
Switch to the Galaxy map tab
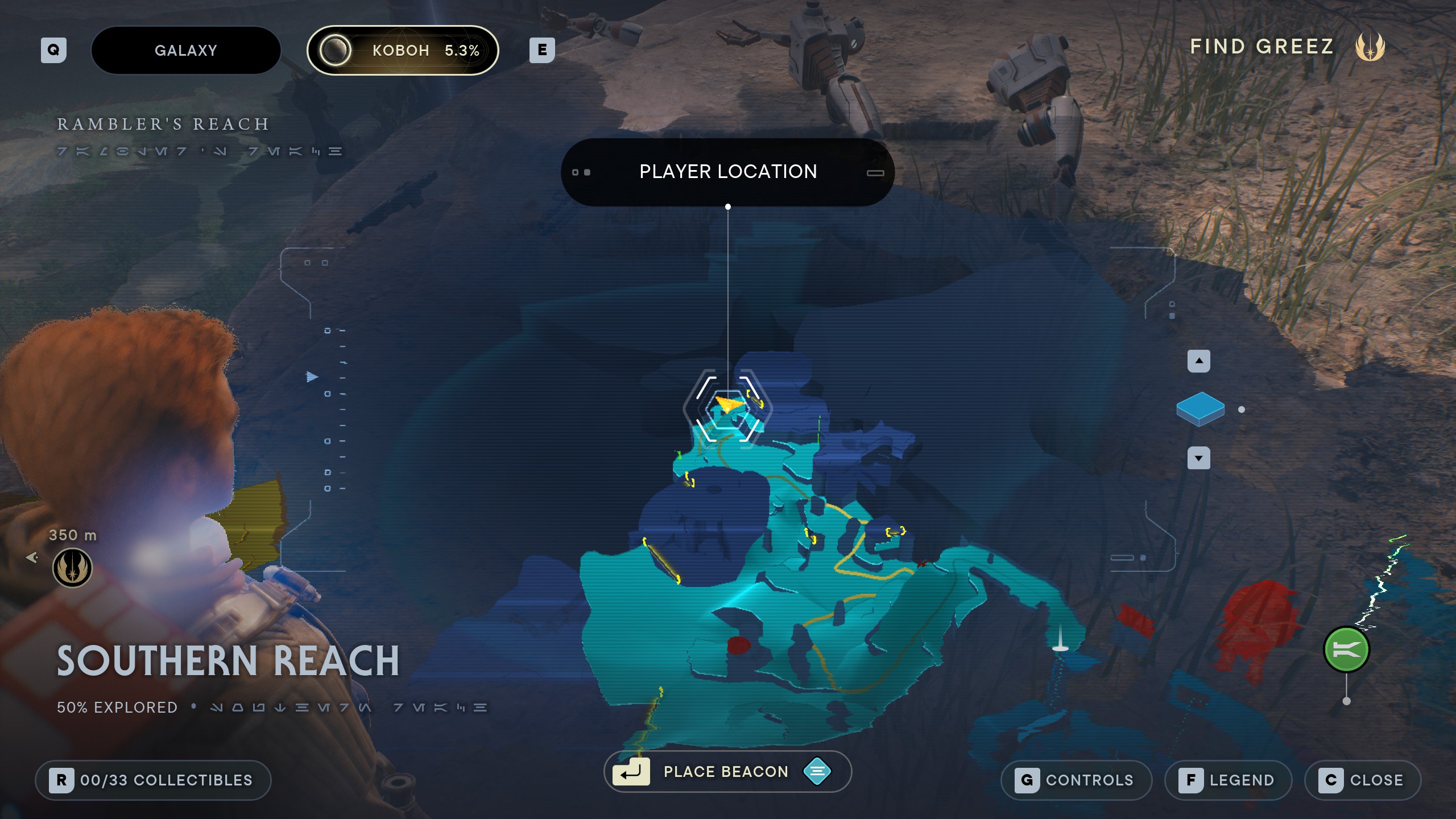tap(186, 50)
